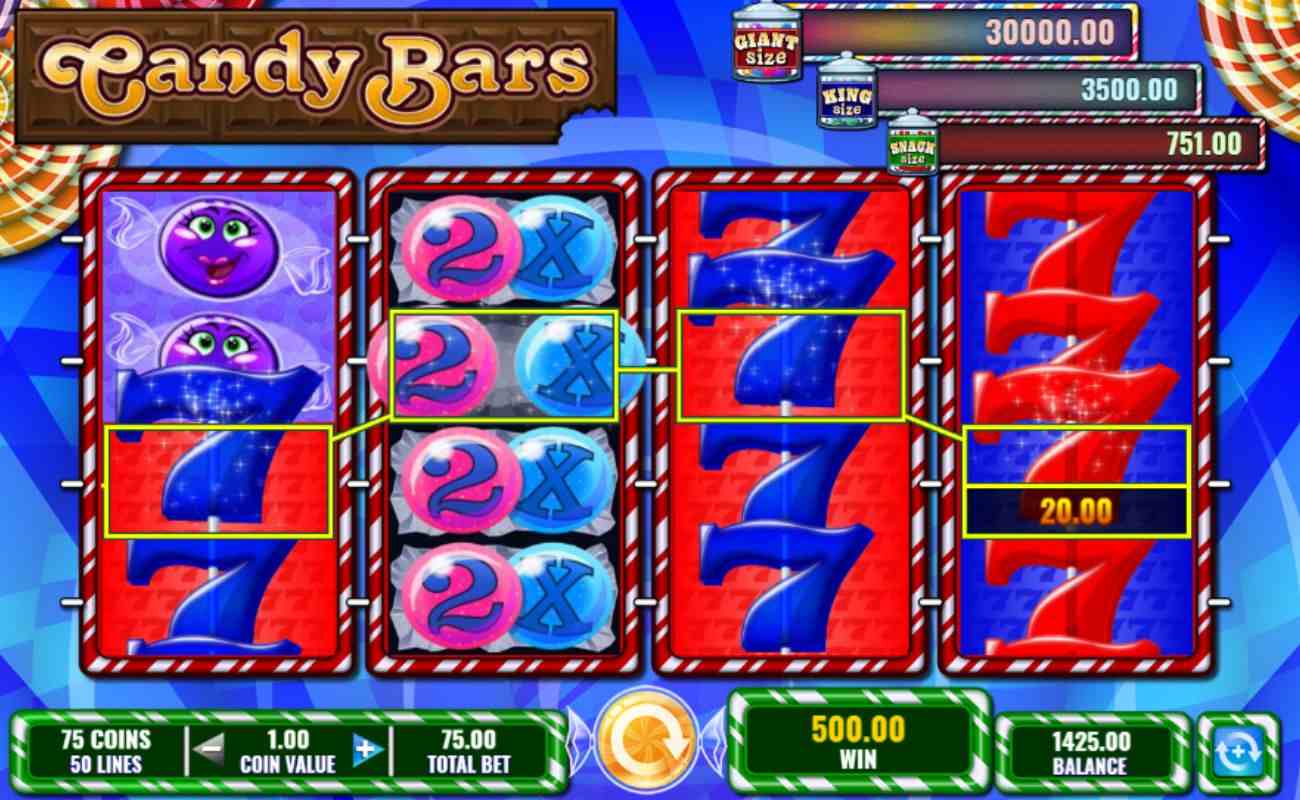Click the highlighted 20.00 line win
Image resolution: width=1300 pixels, height=800 pixels.
coord(1075,508)
